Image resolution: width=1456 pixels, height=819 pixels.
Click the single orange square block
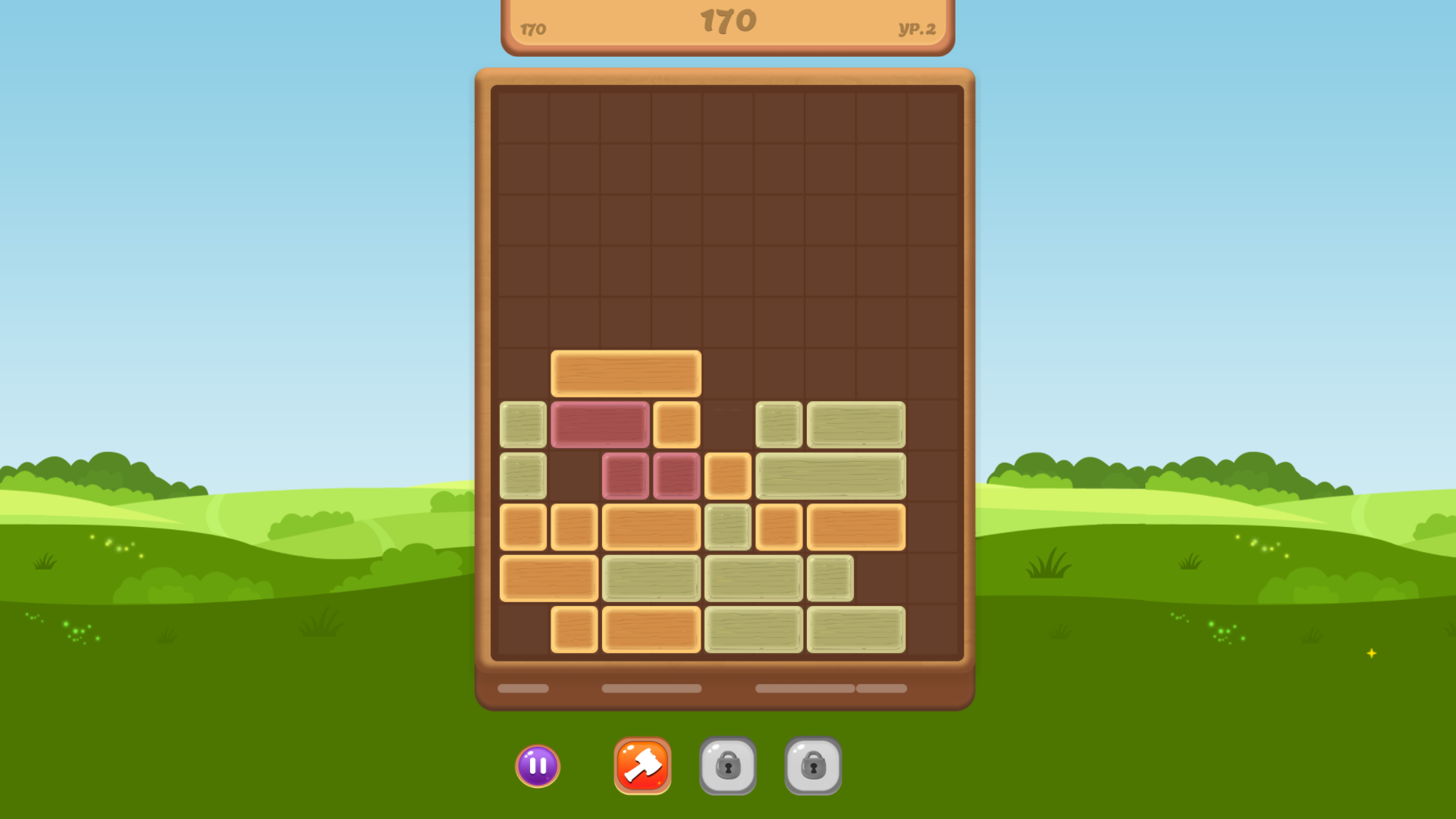tap(727, 475)
